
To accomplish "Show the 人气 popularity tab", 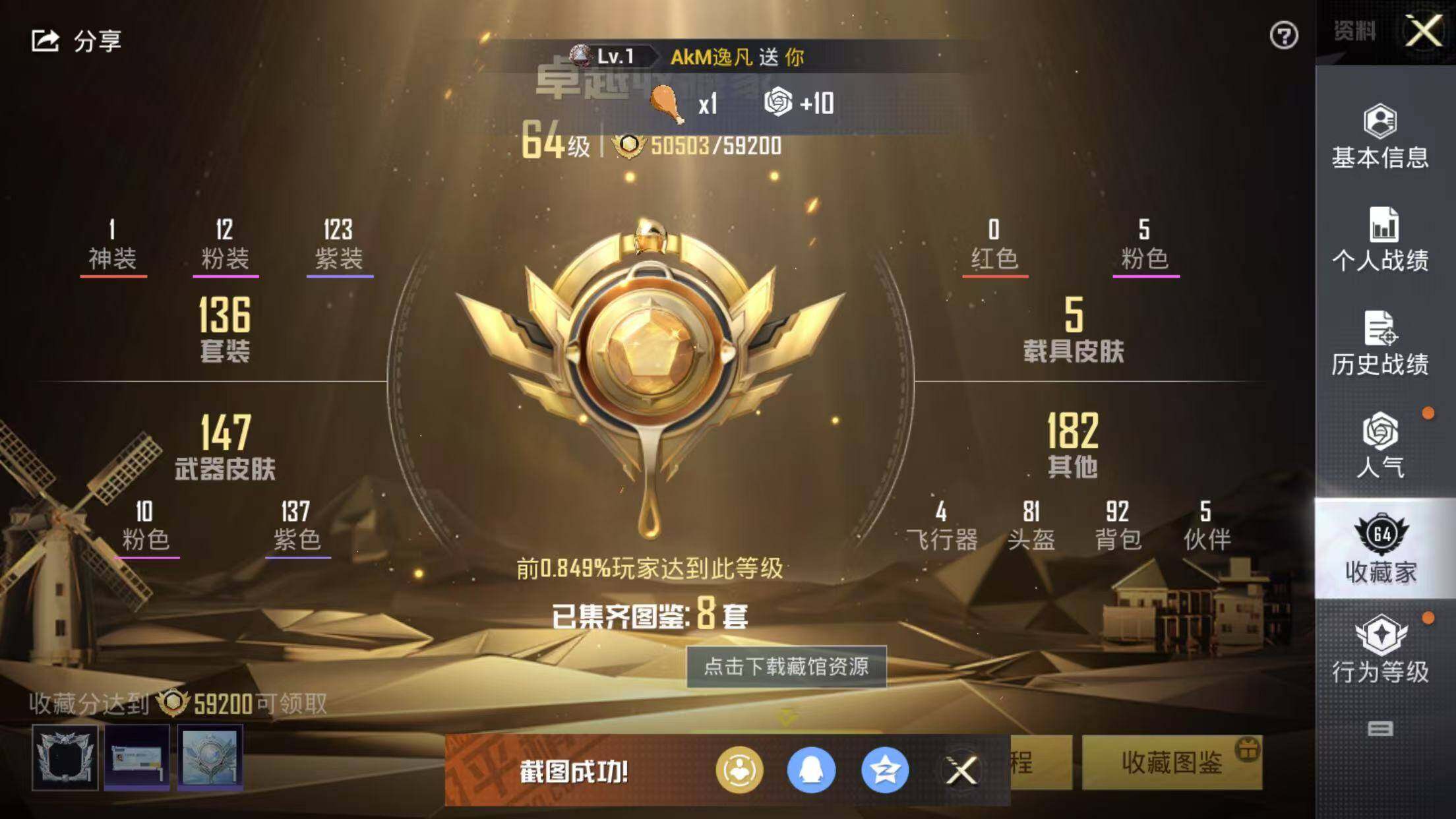I will tap(1380, 445).
